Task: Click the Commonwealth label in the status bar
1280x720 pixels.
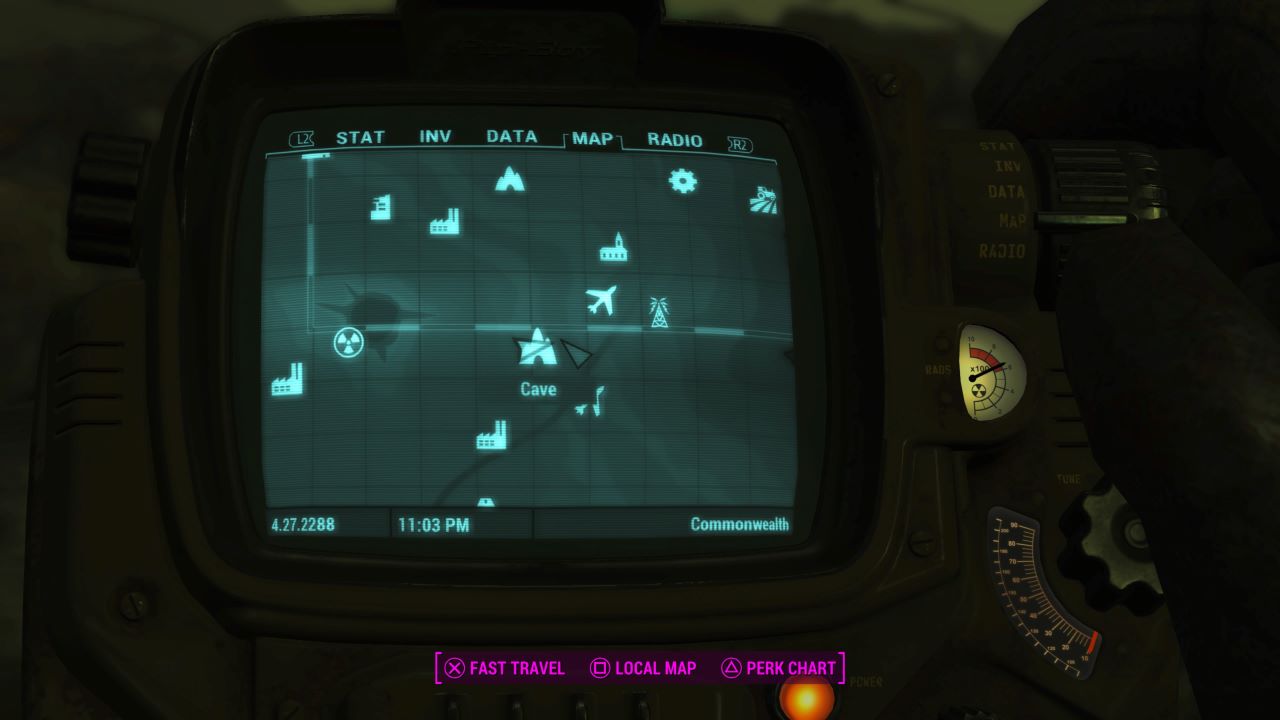Action: [x=741, y=522]
